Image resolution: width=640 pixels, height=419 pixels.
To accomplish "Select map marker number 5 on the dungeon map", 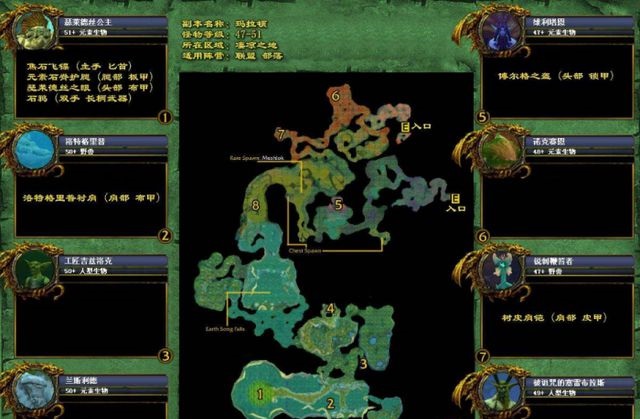I will coord(338,205).
